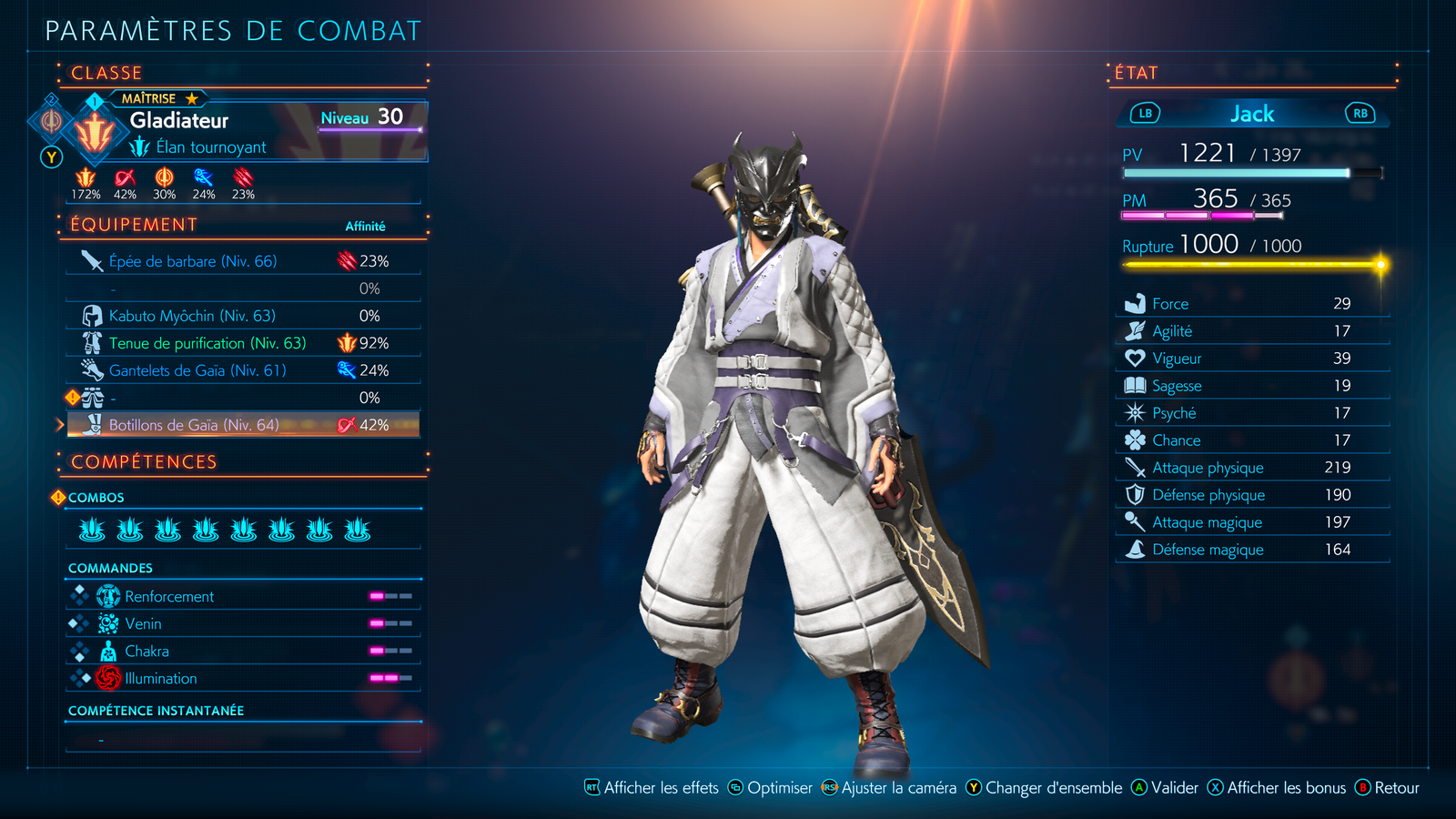Select the Gladiateur class entry
The width and height of the screenshot is (1456, 819).
click(x=179, y=120)
